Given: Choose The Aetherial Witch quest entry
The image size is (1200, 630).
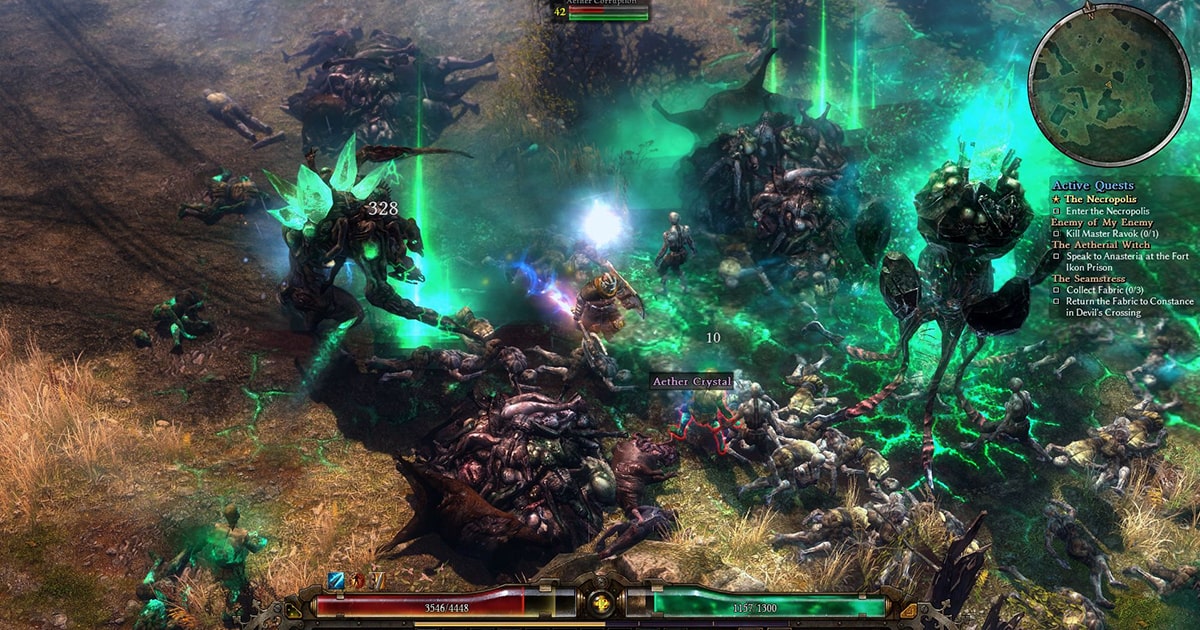Looking at the screenshot, I should point(1100,245).
